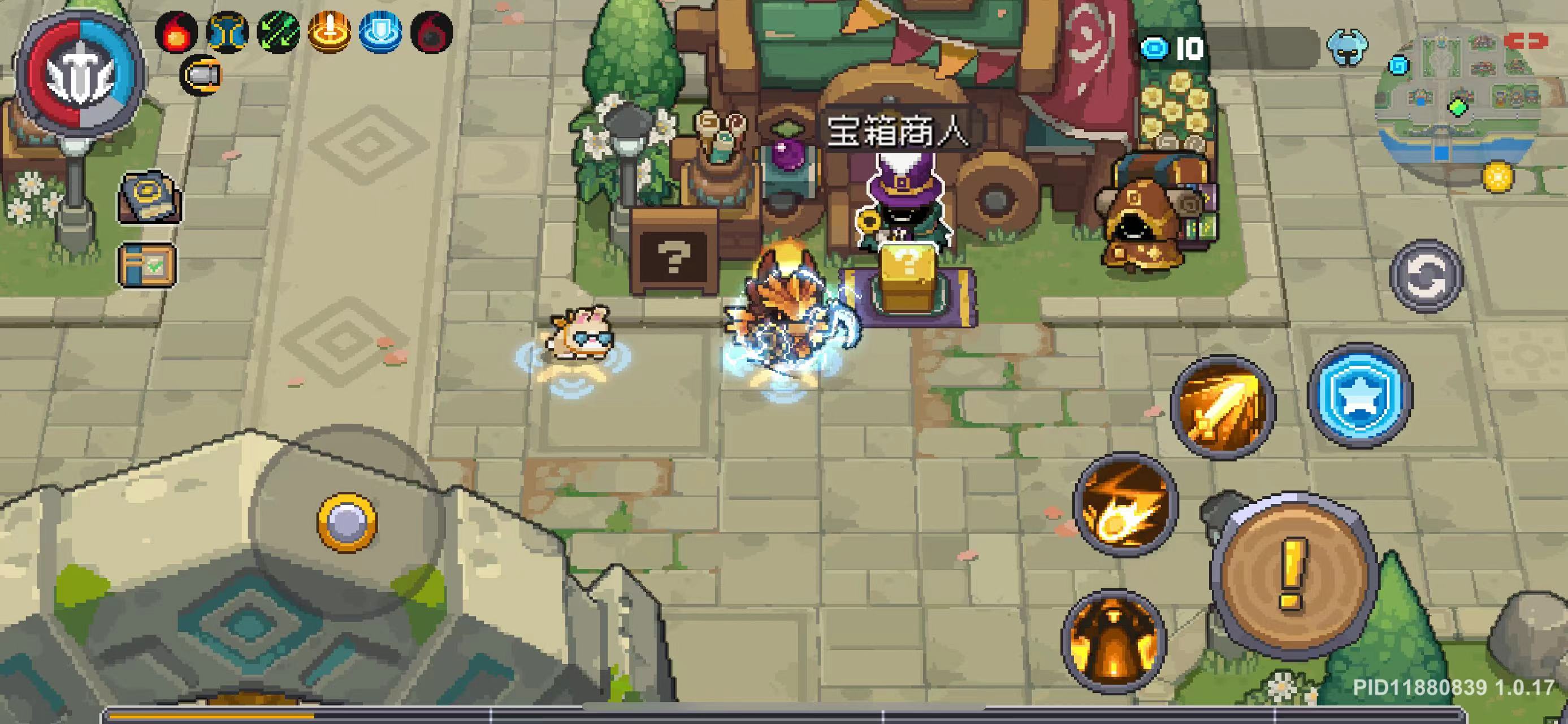Image resolution: width=1568 pixels, height=724 pixels.
Task: Inspect the golden sword circle buff icon
Action: [329, 32]
